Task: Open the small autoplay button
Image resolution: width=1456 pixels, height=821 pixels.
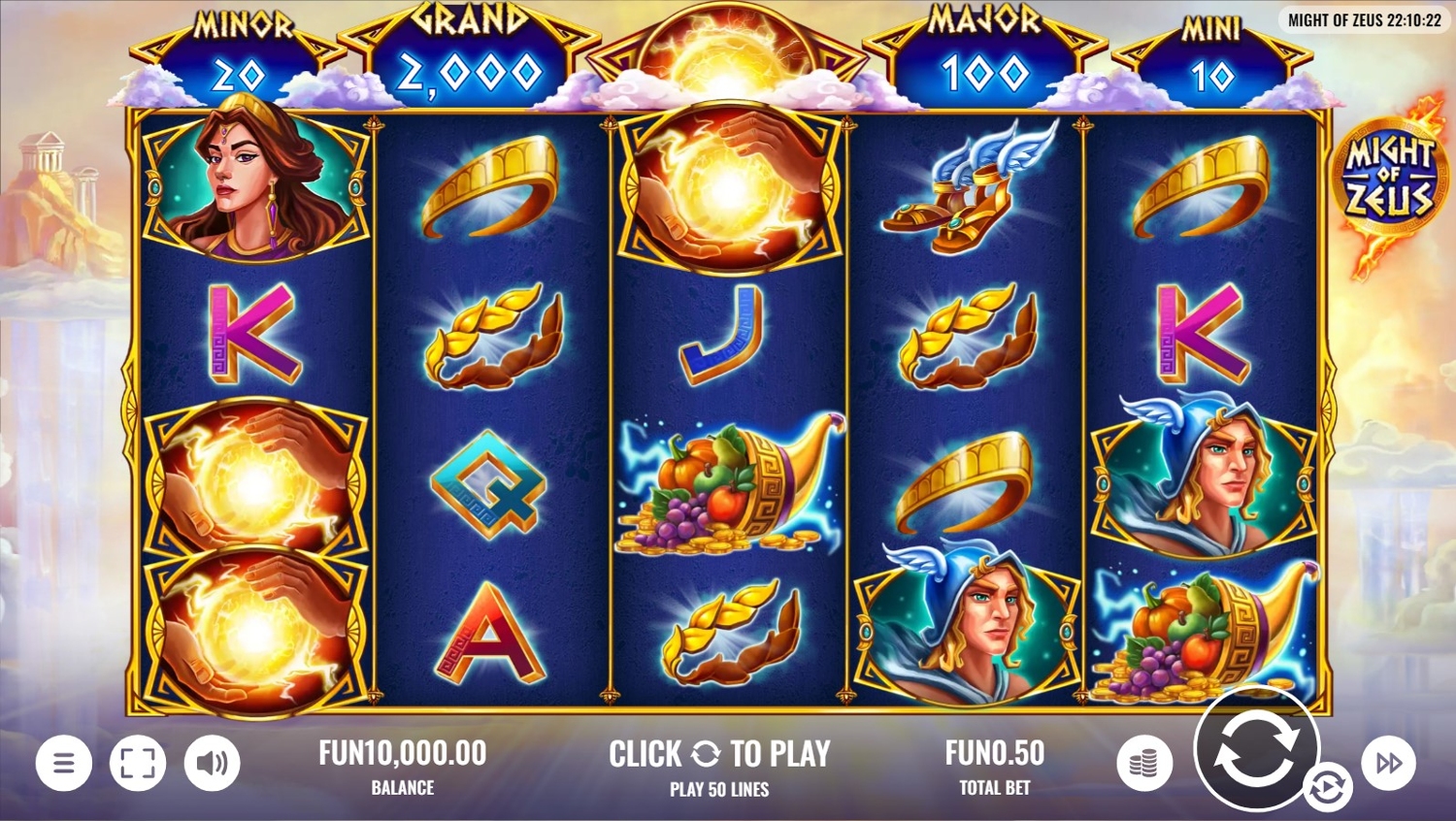Action: pyautogui.click(x=1327, y=787)
